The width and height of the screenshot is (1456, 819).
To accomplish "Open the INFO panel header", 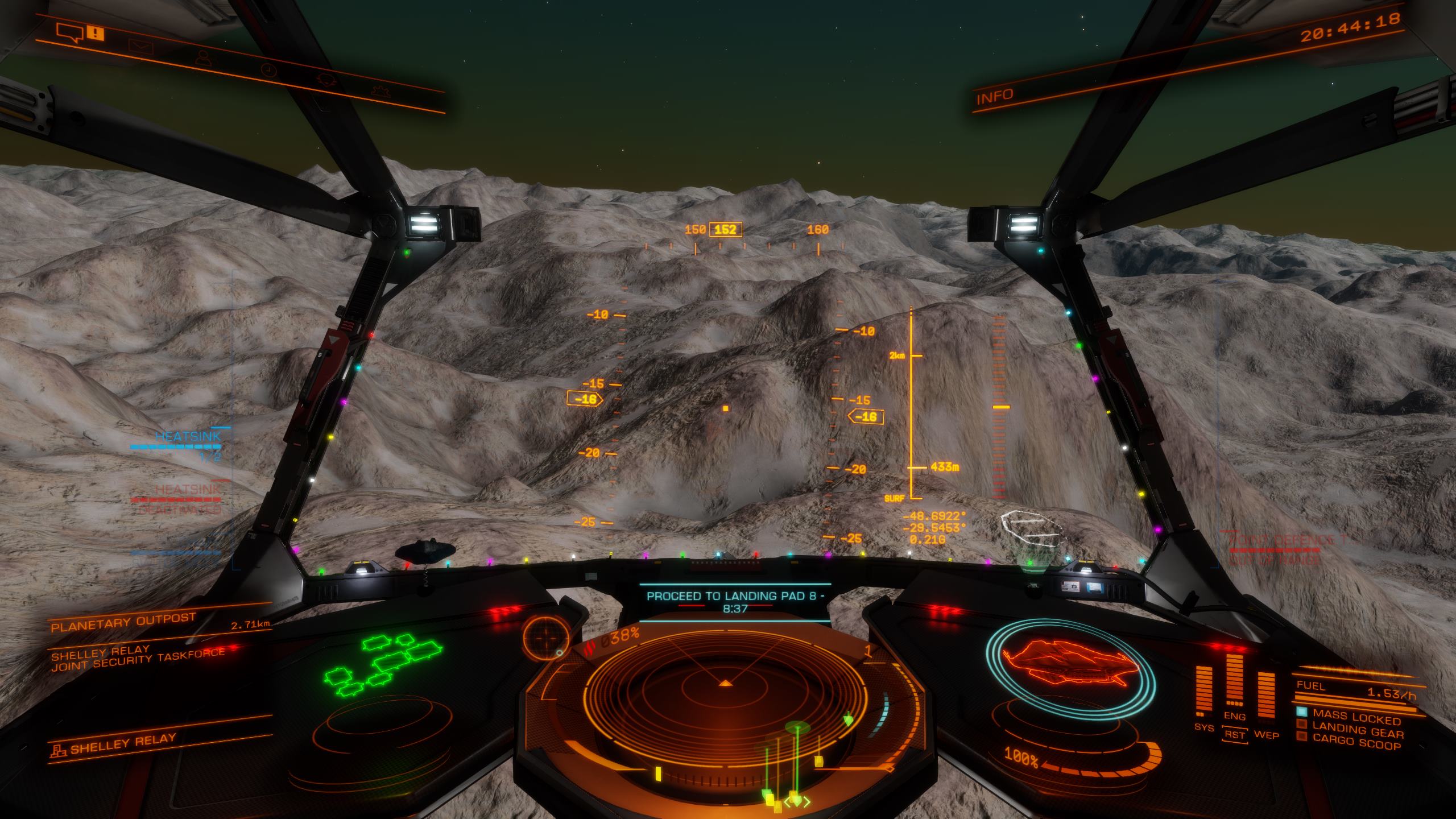I will [x=995, y=97].
